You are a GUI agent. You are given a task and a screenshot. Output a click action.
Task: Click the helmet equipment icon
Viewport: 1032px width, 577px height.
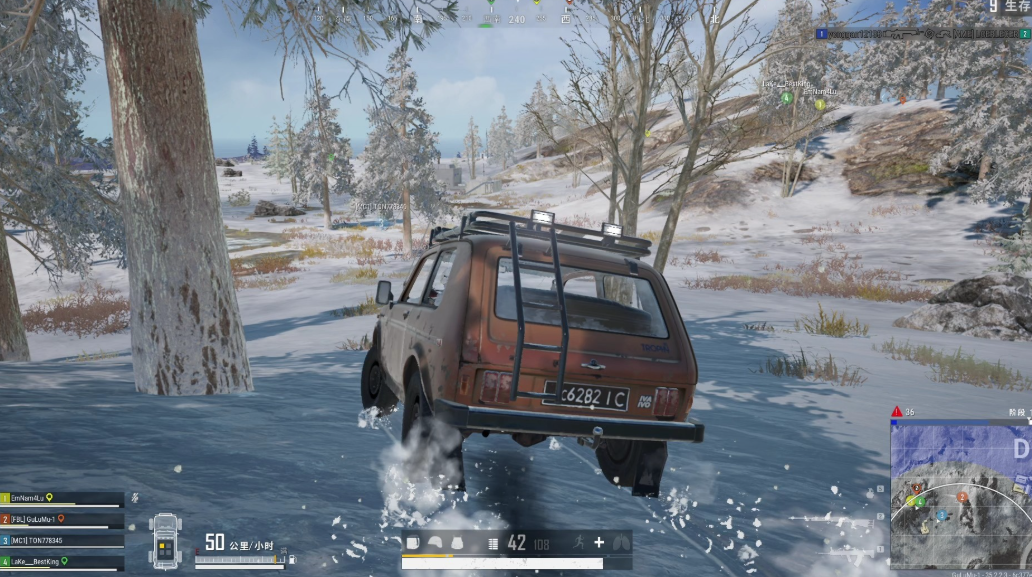click(x=436, y=543)
